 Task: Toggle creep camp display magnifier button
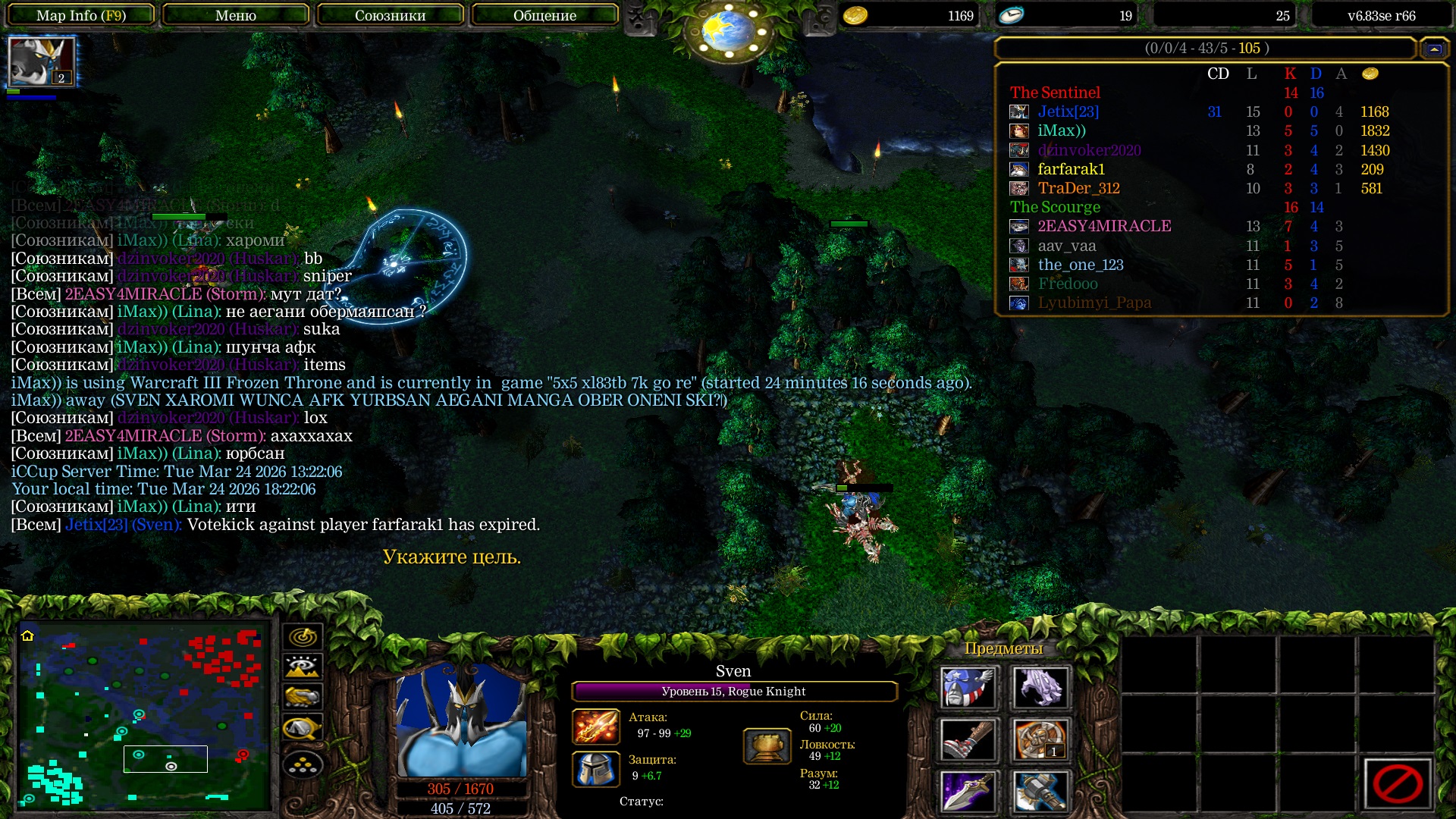[x=303, y=728]
